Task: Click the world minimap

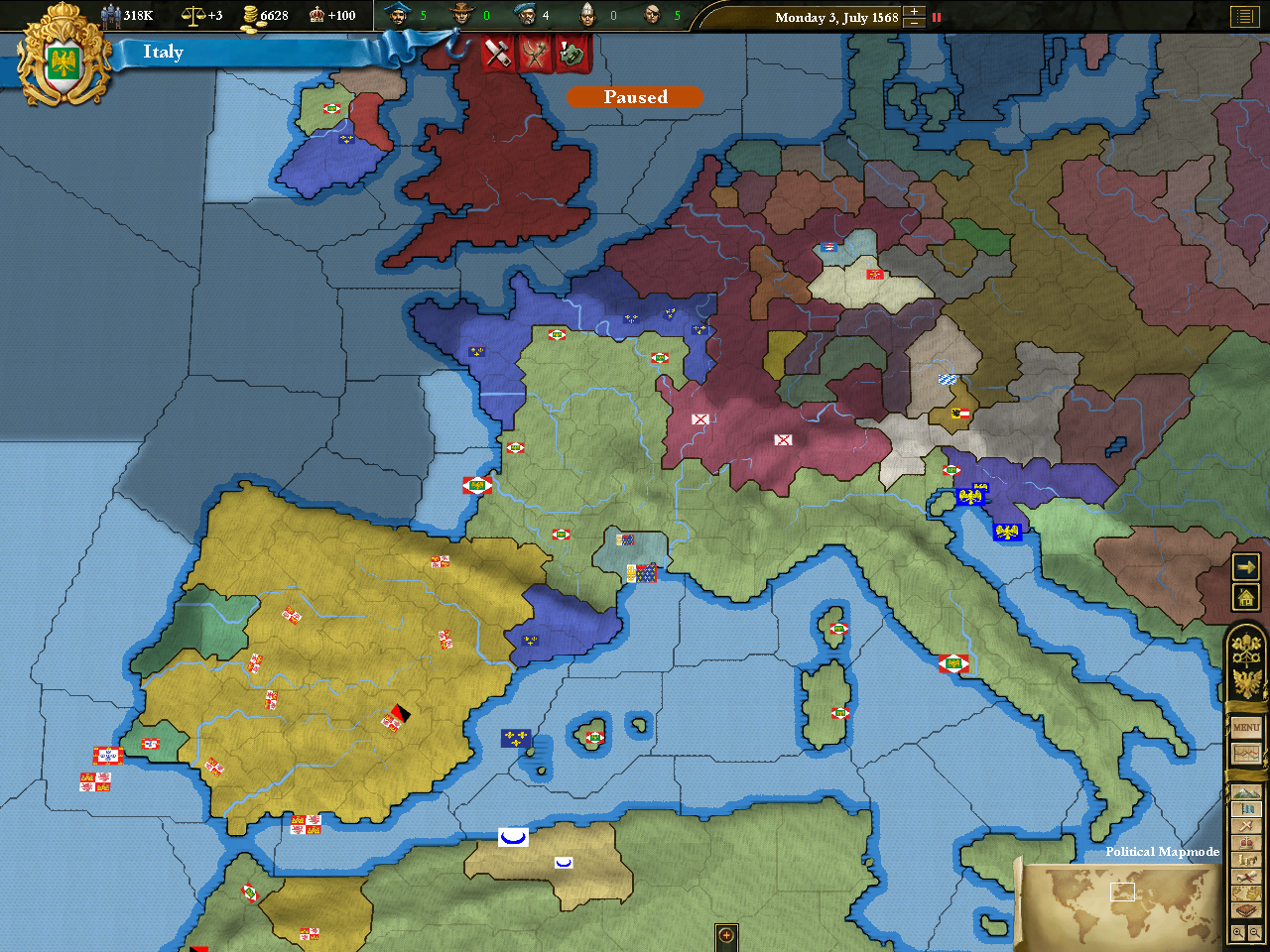Action: 1121,904
